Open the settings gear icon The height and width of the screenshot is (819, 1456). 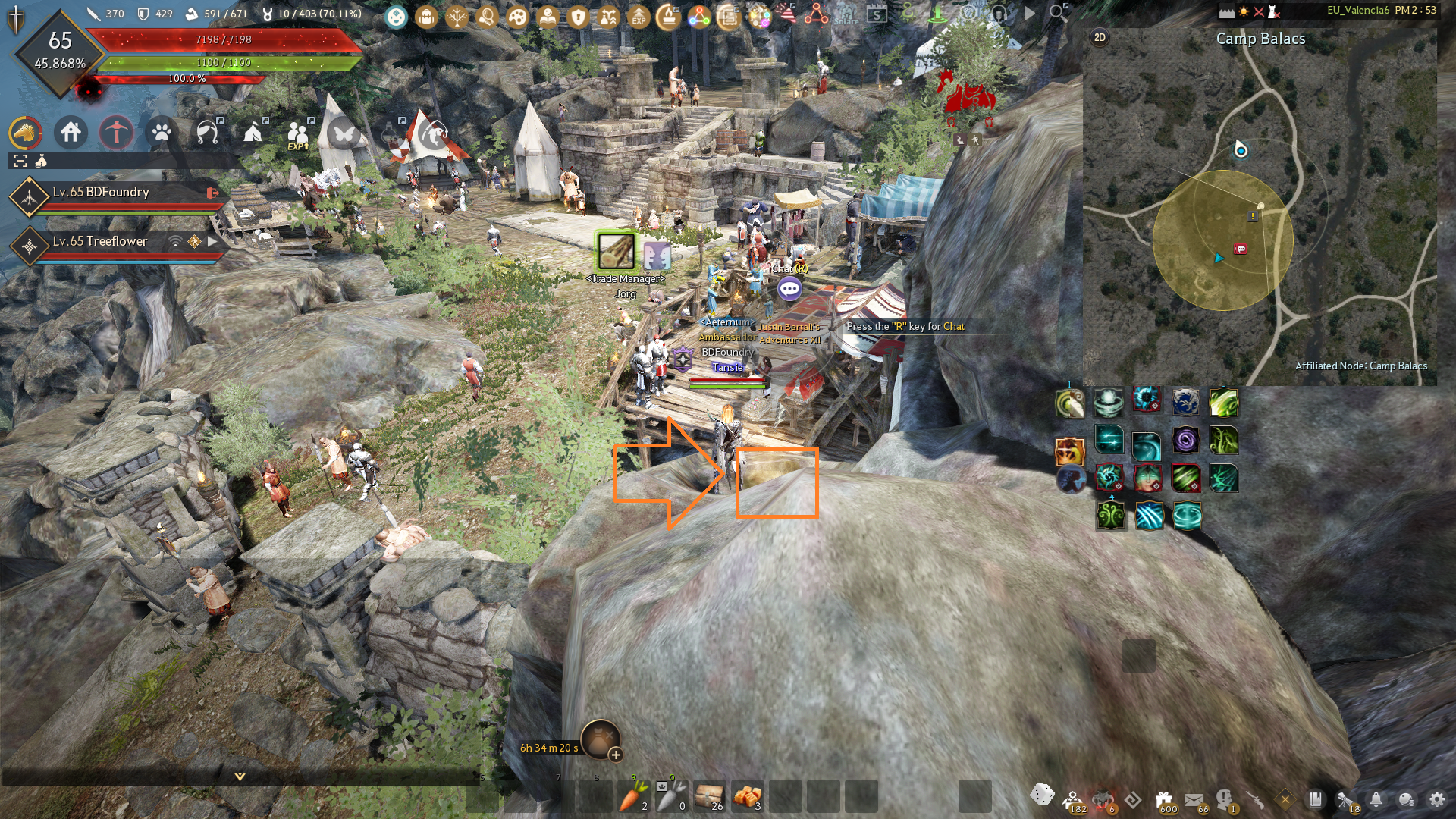point(1436,799)
